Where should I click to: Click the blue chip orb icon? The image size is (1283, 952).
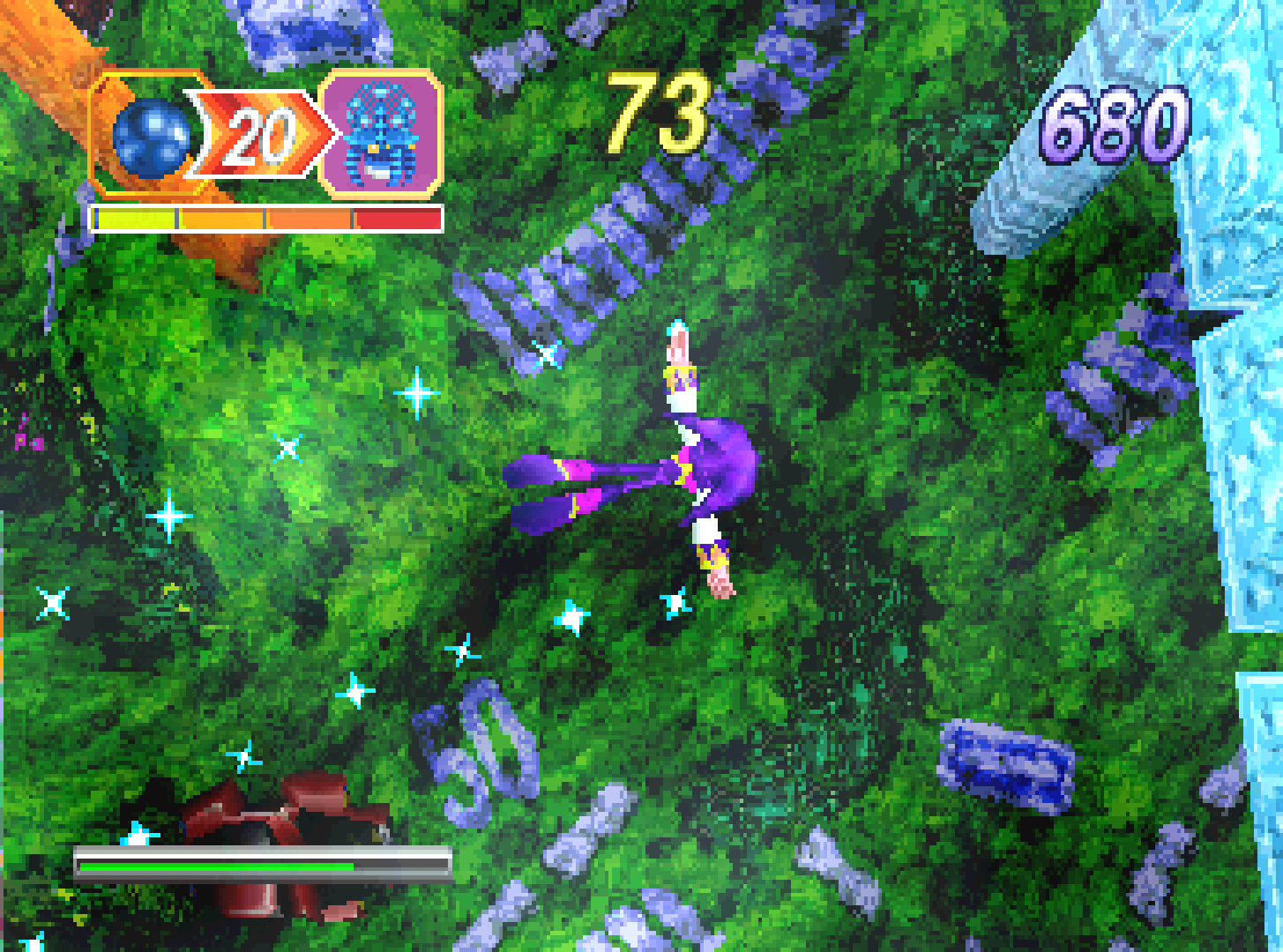point(150,137)
